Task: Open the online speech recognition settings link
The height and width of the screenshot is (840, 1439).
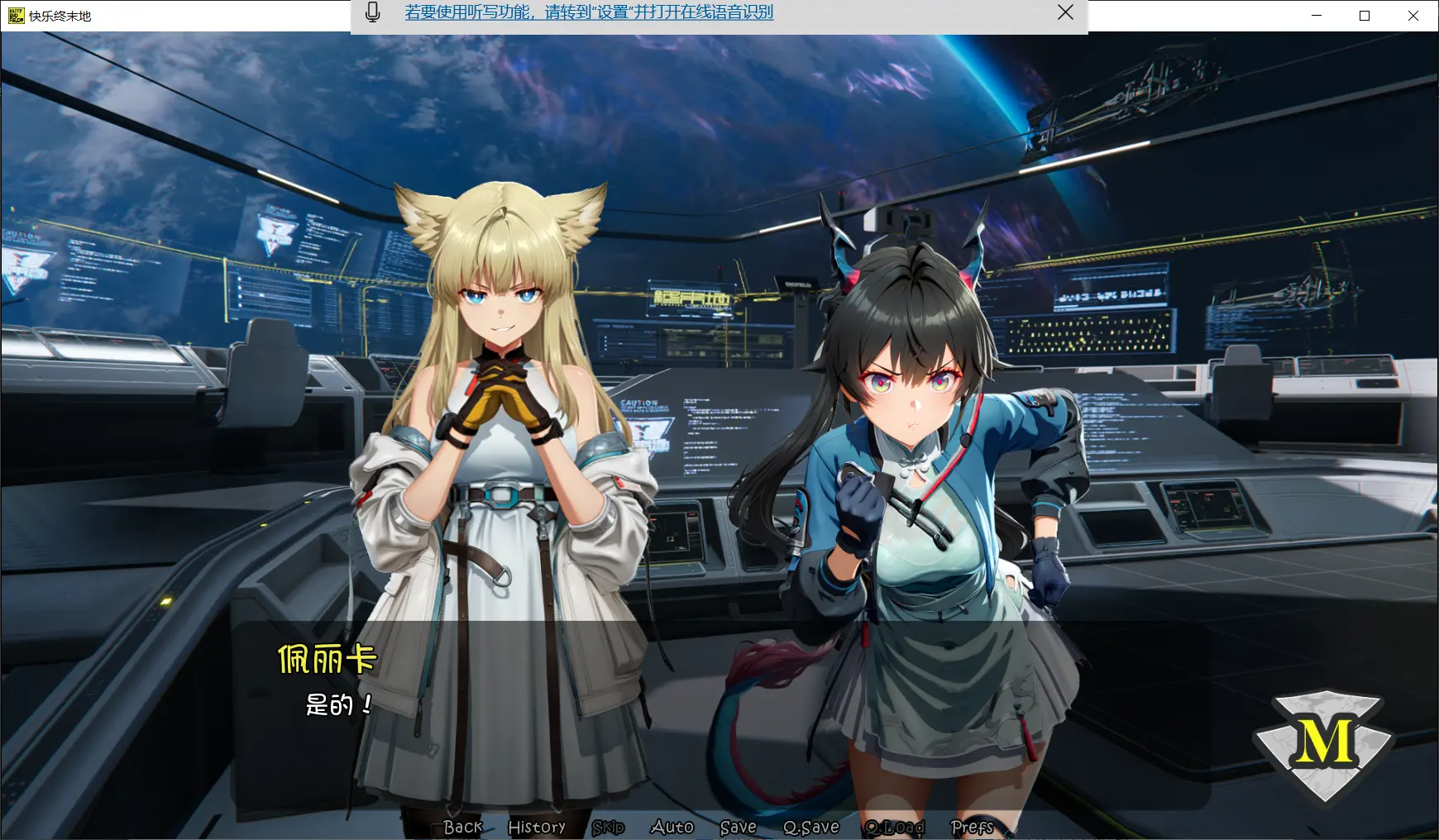Action: pyautogui.click(x=589, y=12)
